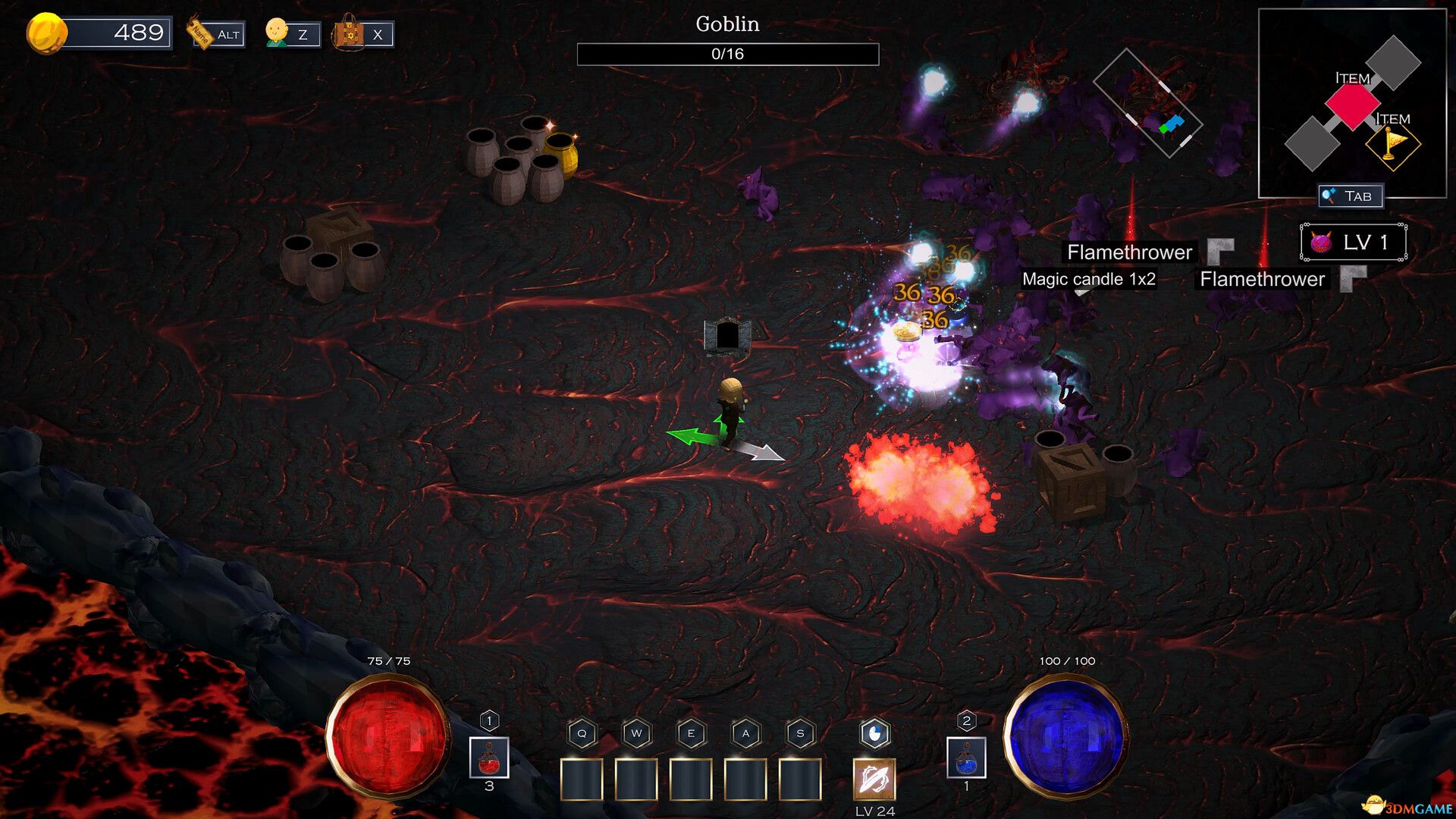The image size is (1456, 819).
Task: Use the blue mana potion slot
Action: 966,758
